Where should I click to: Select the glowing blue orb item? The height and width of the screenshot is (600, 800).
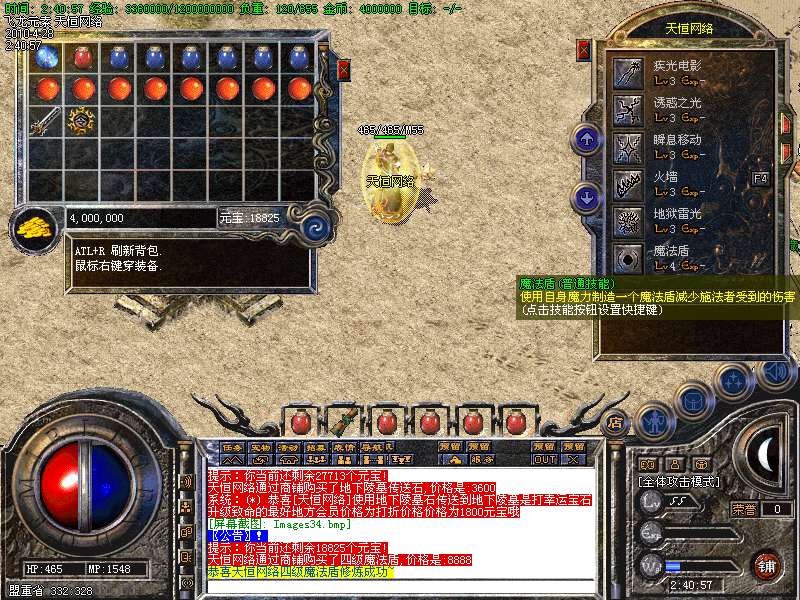[45, 58]
